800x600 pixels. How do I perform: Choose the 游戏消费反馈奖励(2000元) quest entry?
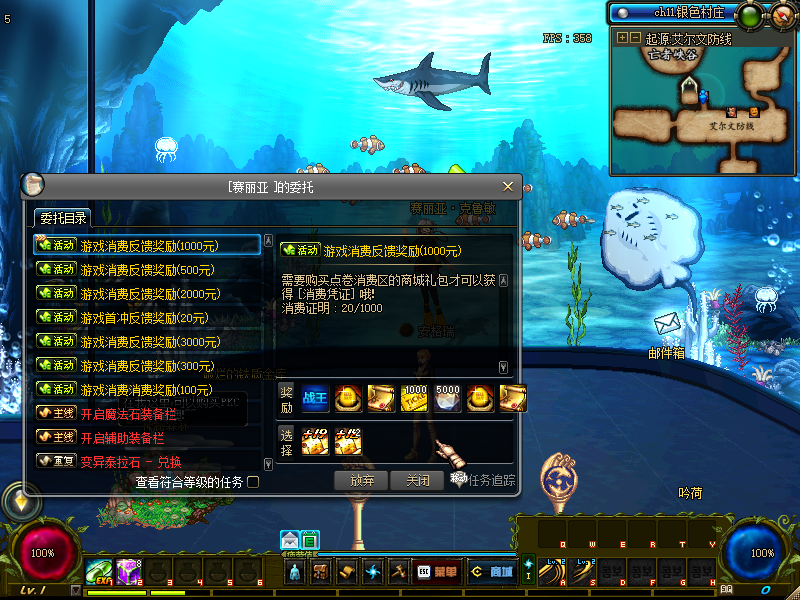point(150,294)
